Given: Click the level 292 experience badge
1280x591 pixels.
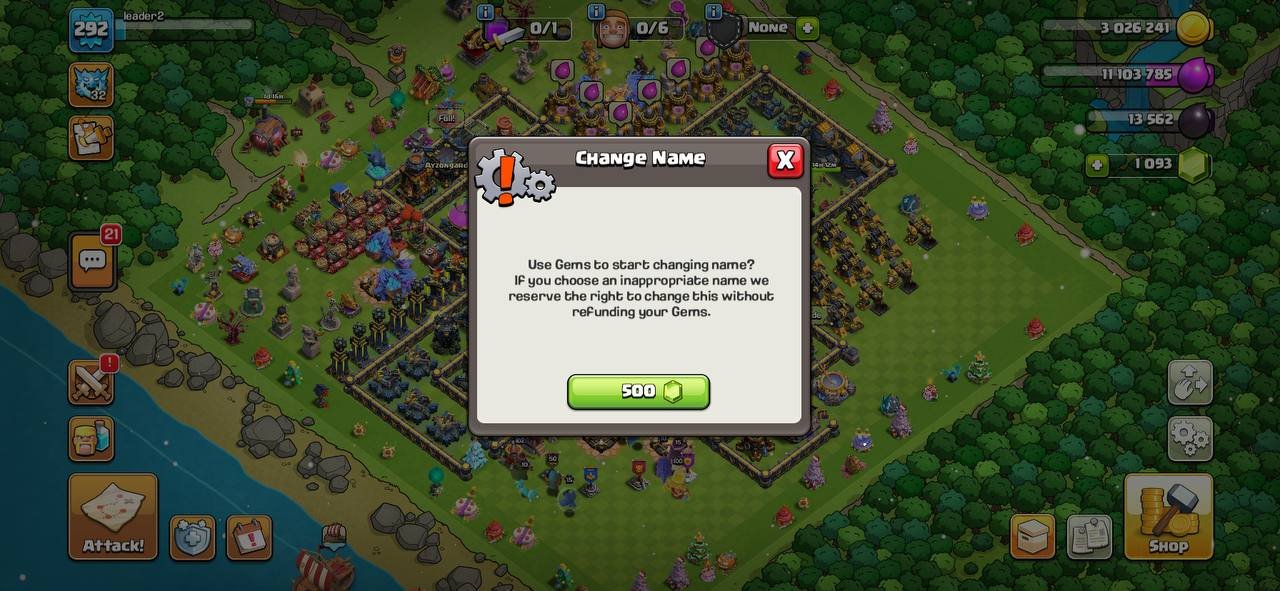Looking at the screenshot, I should coord(90,29).
